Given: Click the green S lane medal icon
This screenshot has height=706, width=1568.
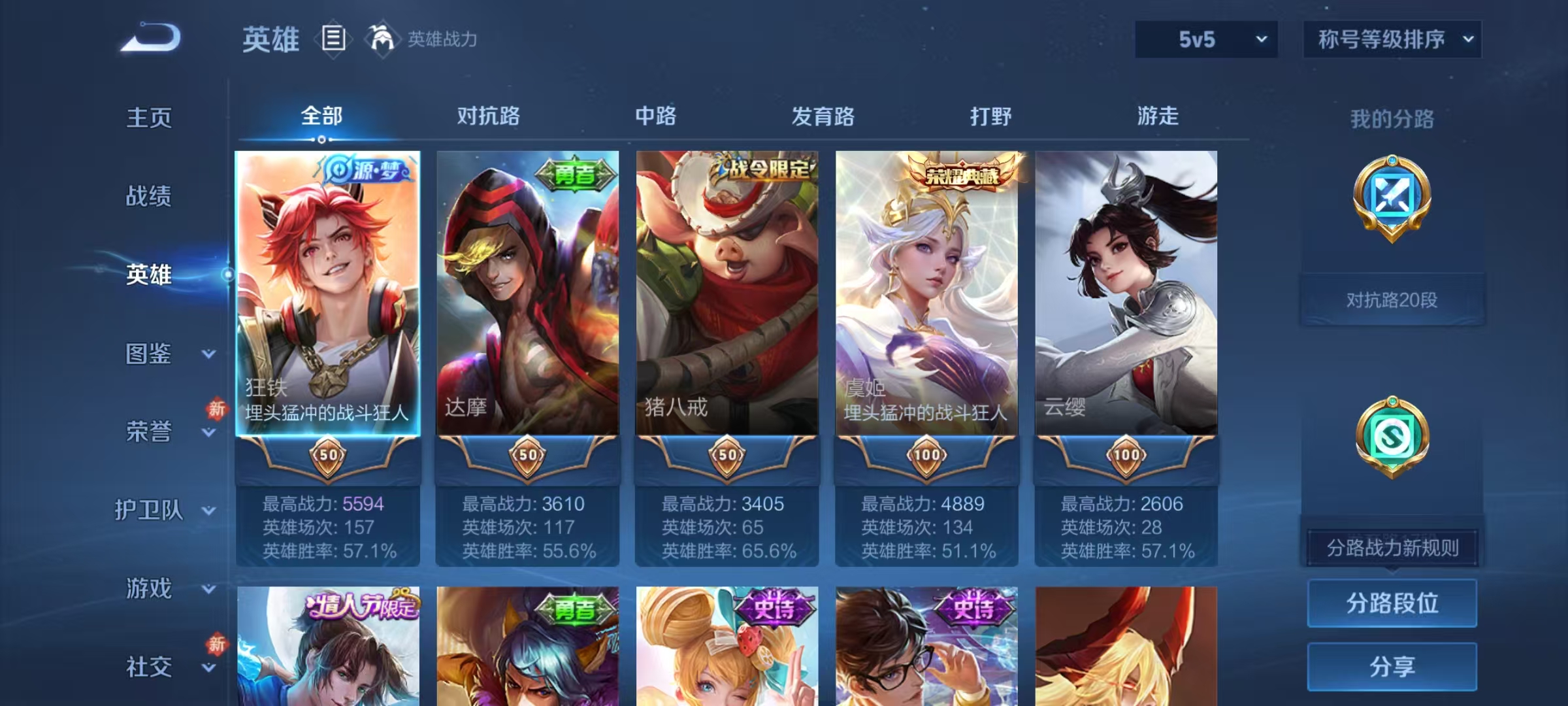Looking at the screenshot, I should (x=1391, y=437).
